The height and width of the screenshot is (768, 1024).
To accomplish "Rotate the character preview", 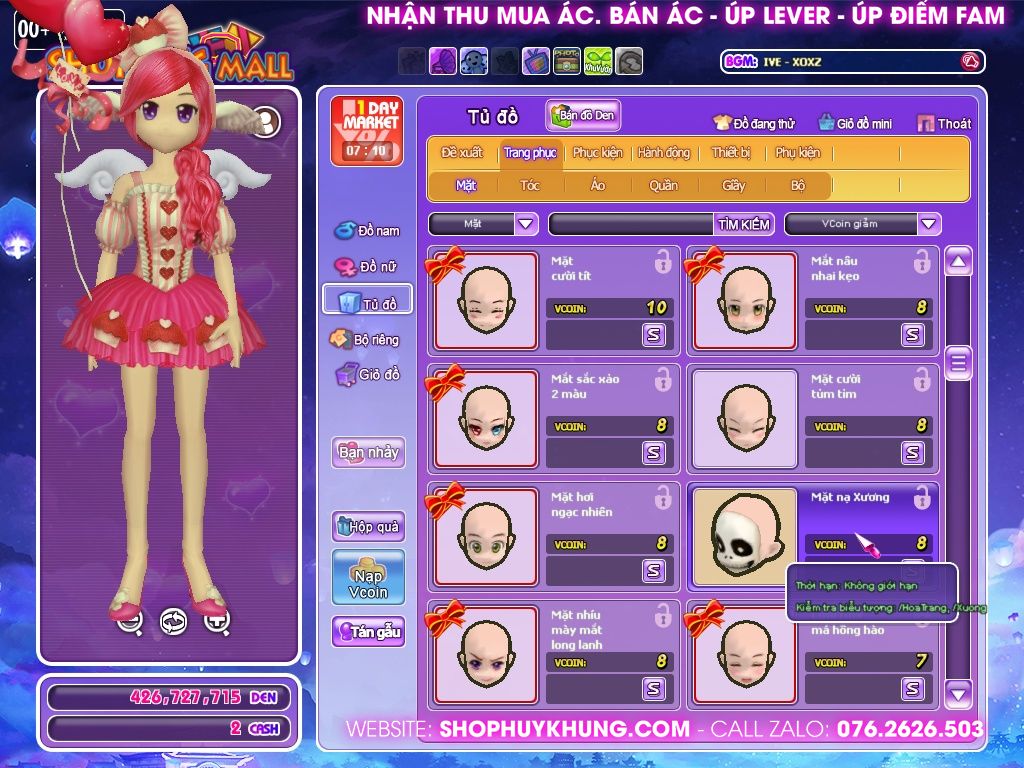I will coord(173,622).
